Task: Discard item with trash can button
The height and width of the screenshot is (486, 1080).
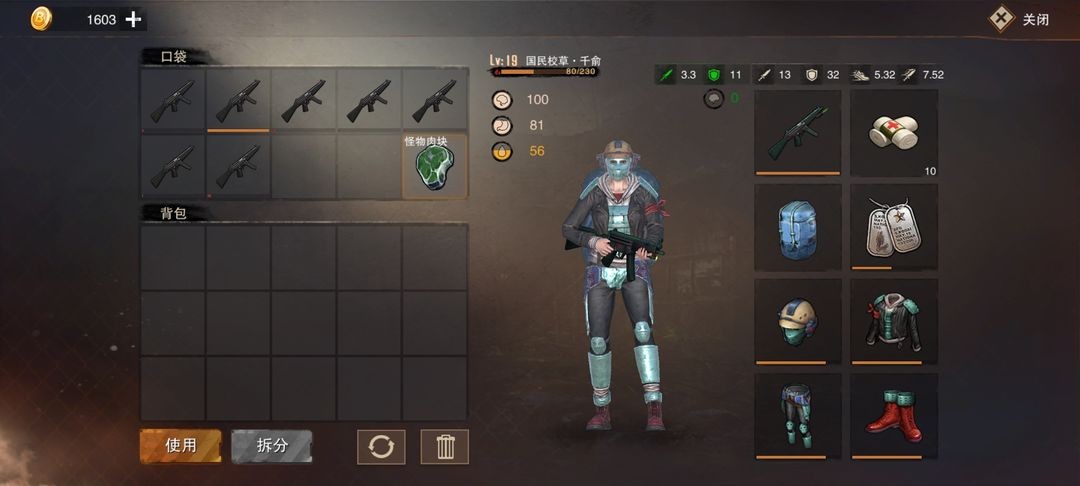Action: (x=445, y=446)
